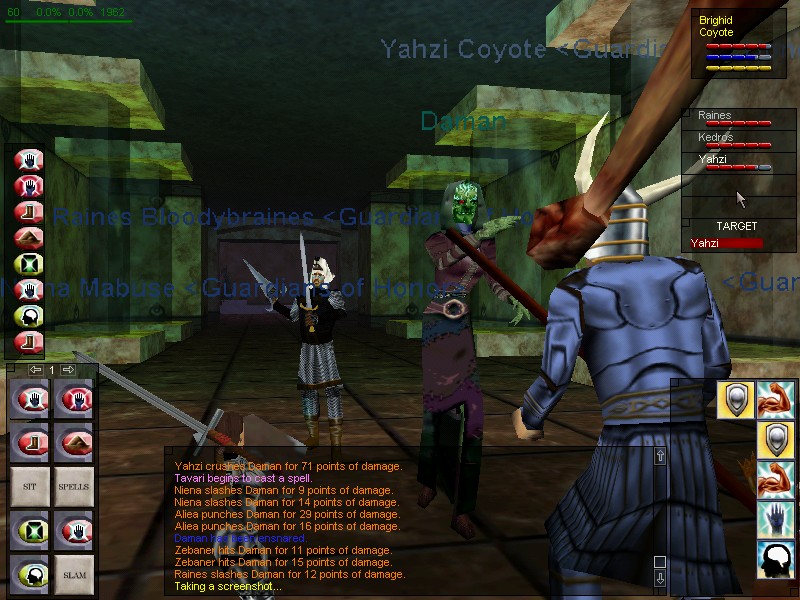Go to the previous hotbar page

pos(35,370)
